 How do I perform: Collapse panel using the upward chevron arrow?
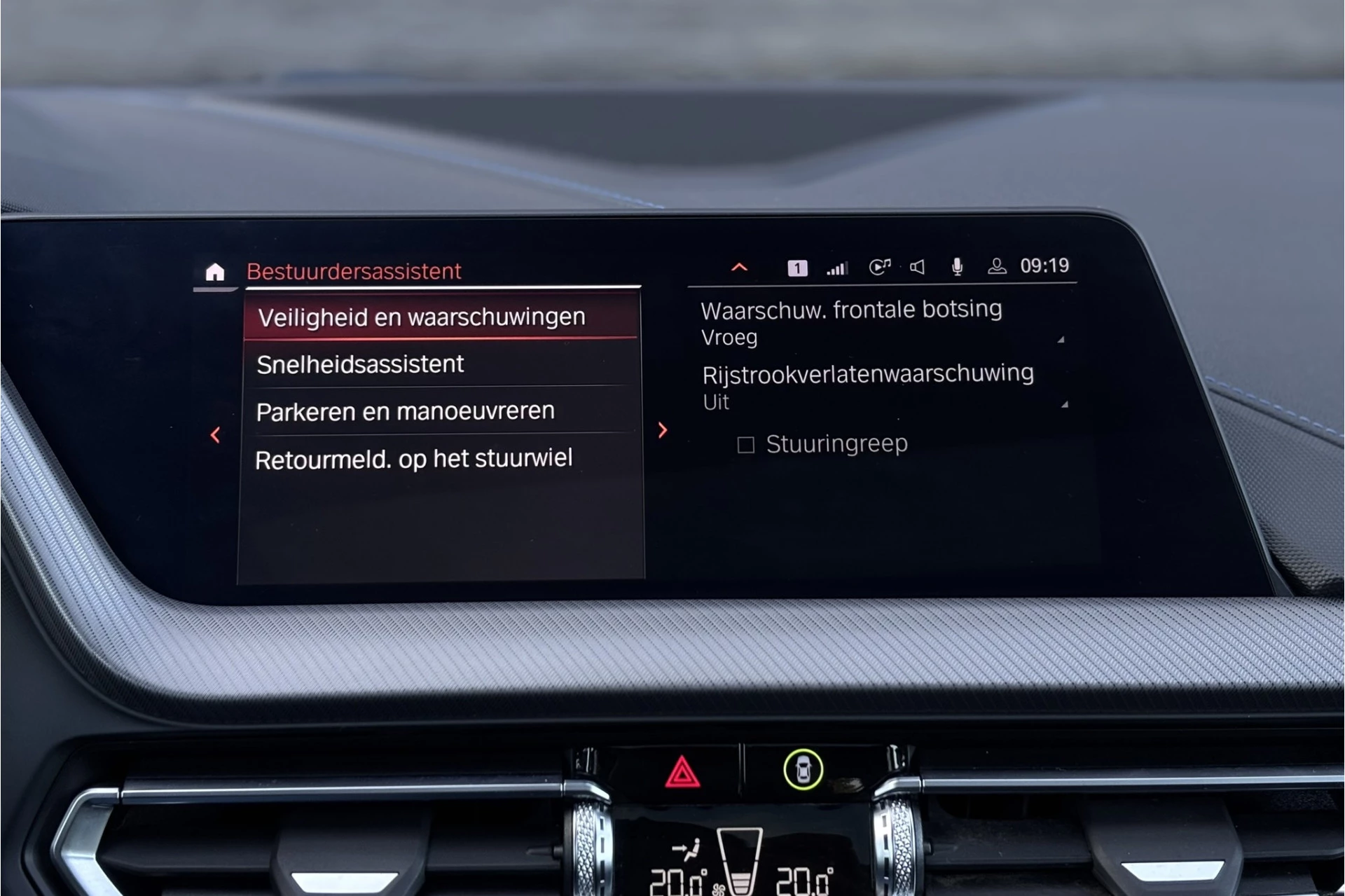[x=740, y=267]
